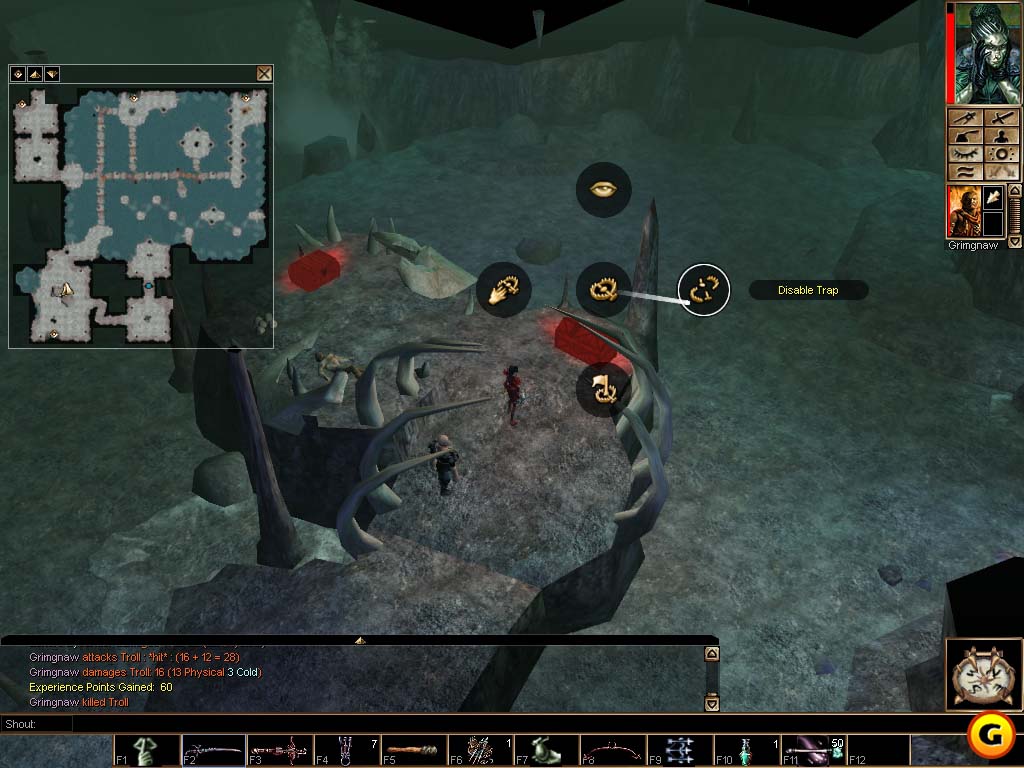Choose Disable Trap in the radial menu
Viewport: 1024px width, 768px height.
[x=704, y=290]
